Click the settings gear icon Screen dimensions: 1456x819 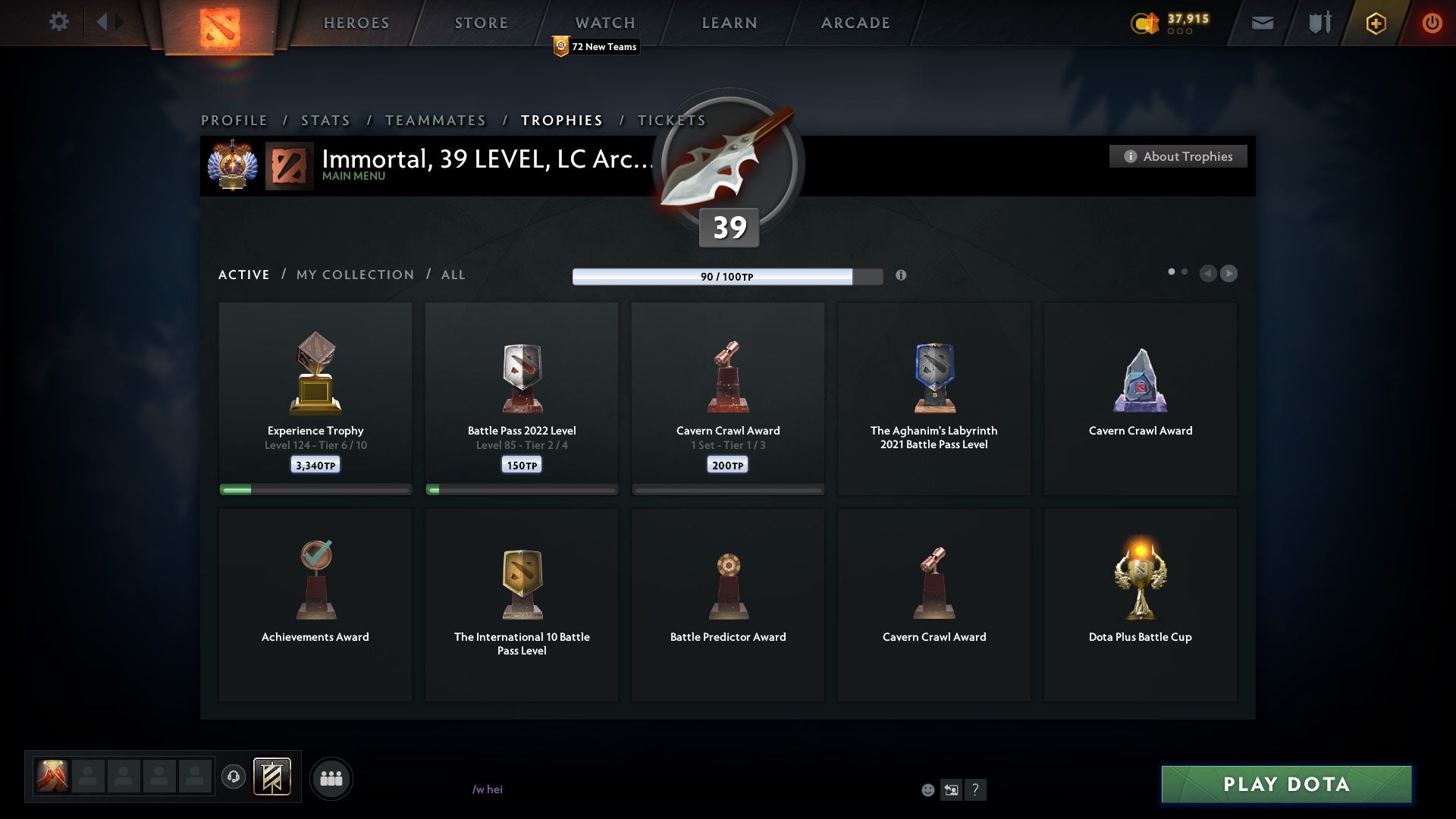(x=59, y=22)
